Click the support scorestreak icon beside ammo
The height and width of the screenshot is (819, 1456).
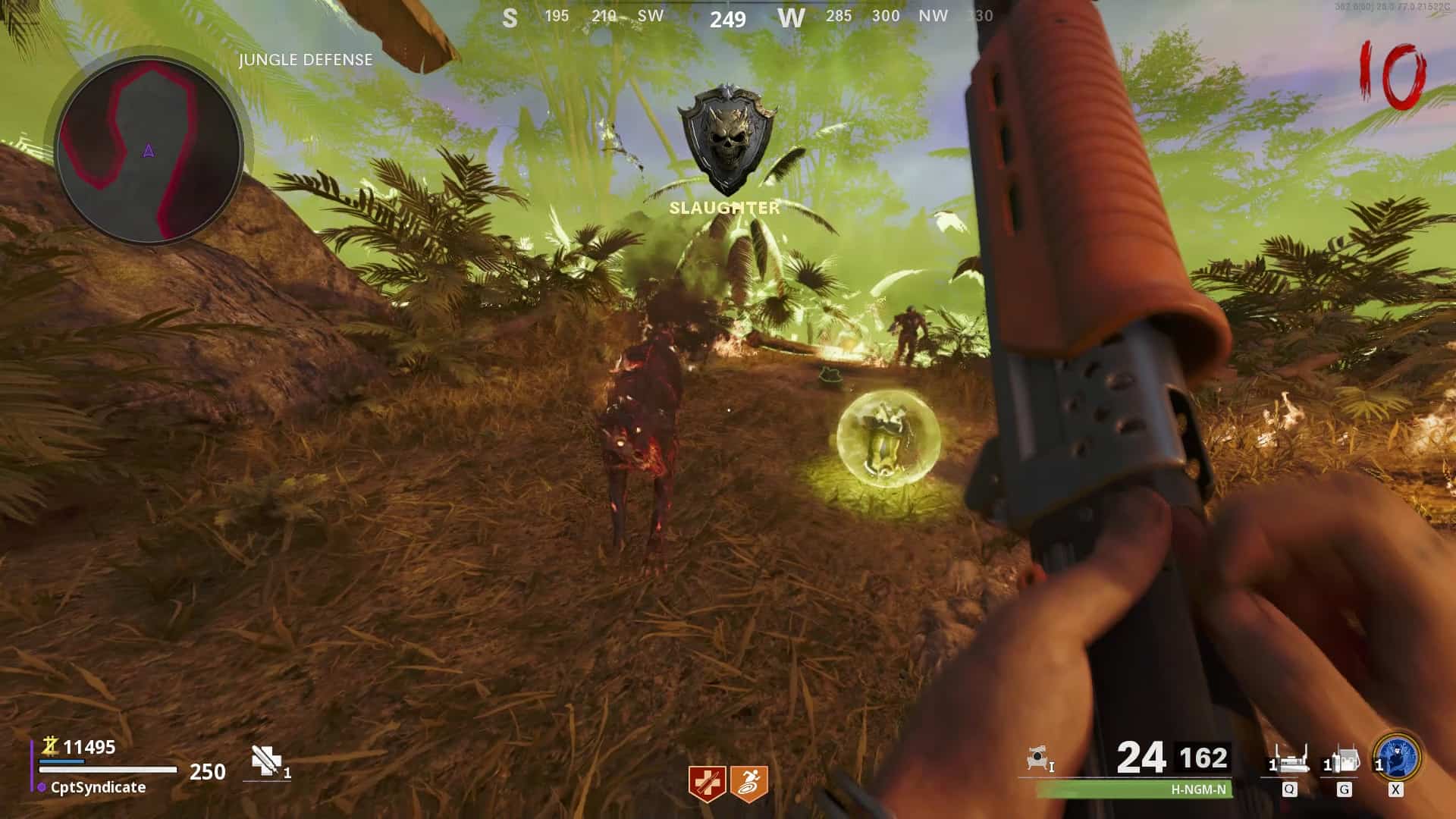pos(1040,758)
